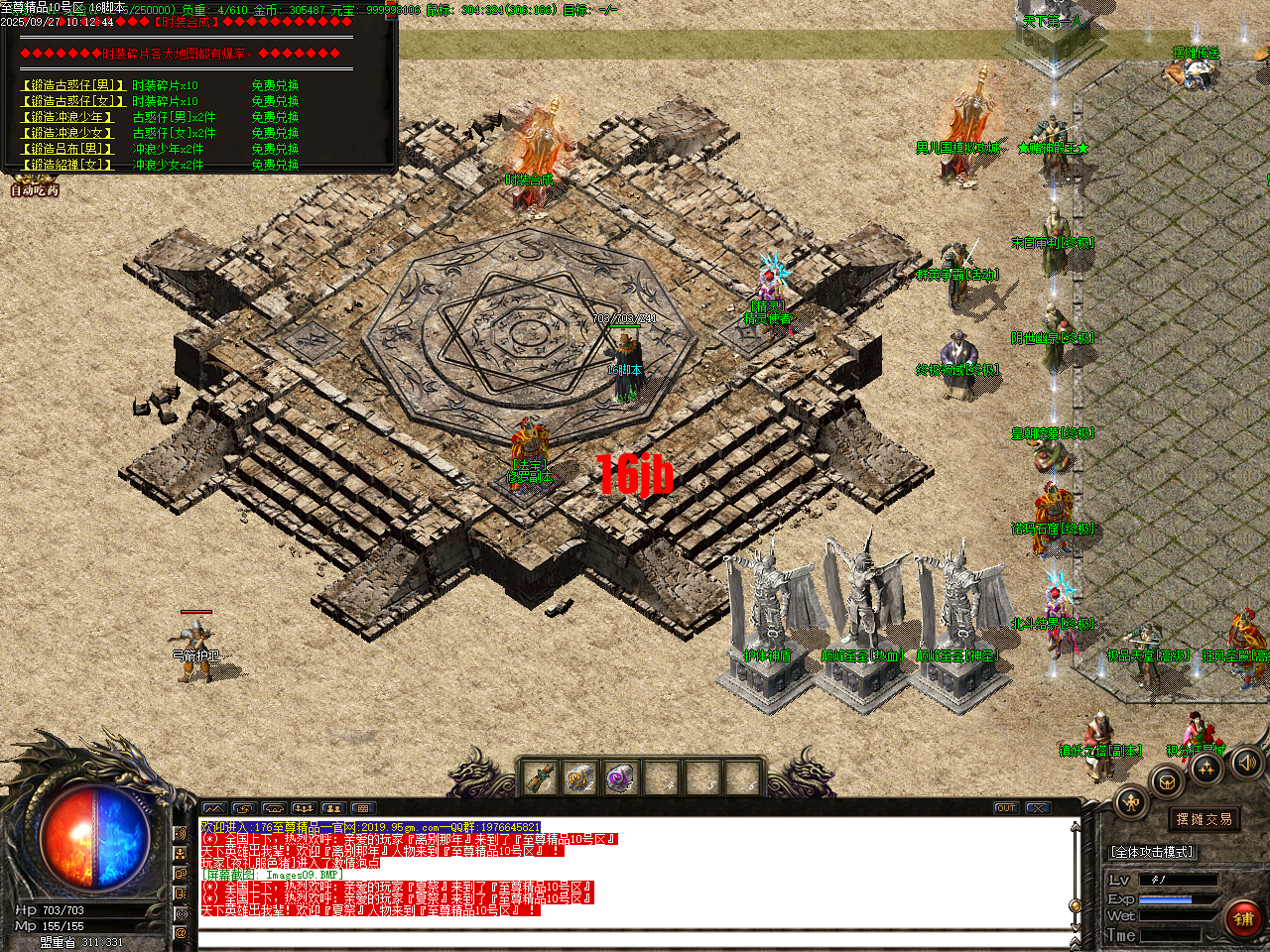The height and width of the screenshot is (952, 1270).
Task: Click the chat scroll-up arrow
Action: tap(1076, 826)
